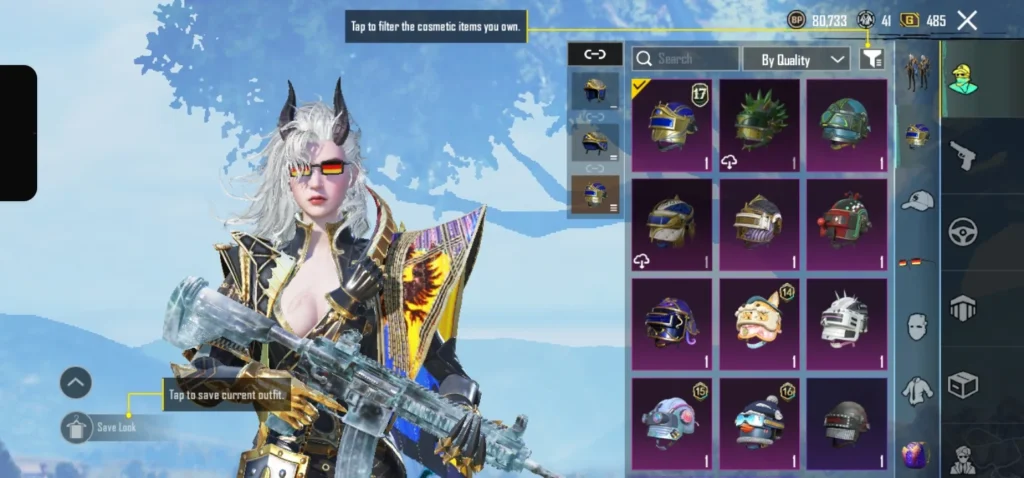Click the helmet Search field

tap(686, 59)
